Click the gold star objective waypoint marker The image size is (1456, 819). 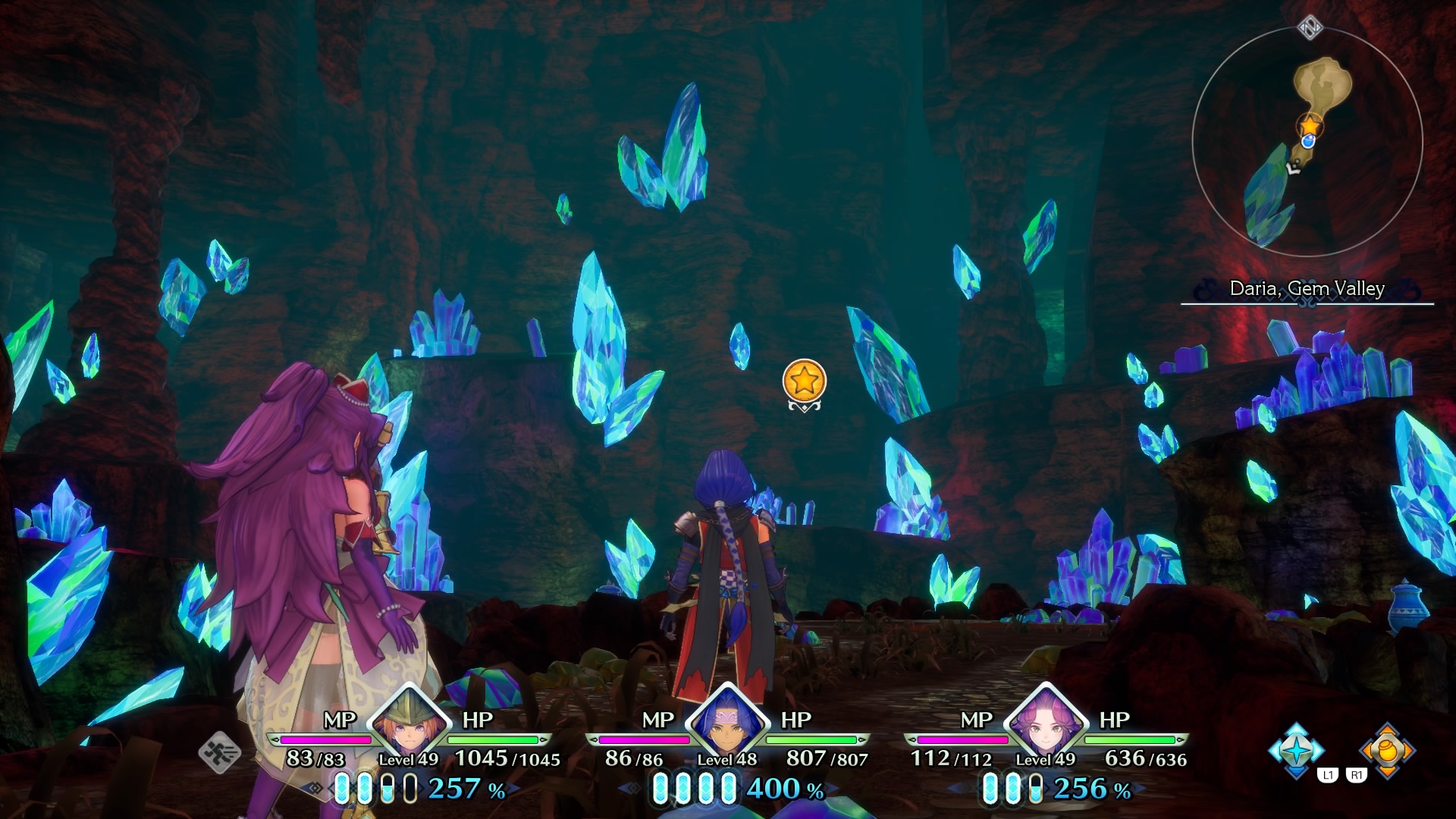[805, 381]
